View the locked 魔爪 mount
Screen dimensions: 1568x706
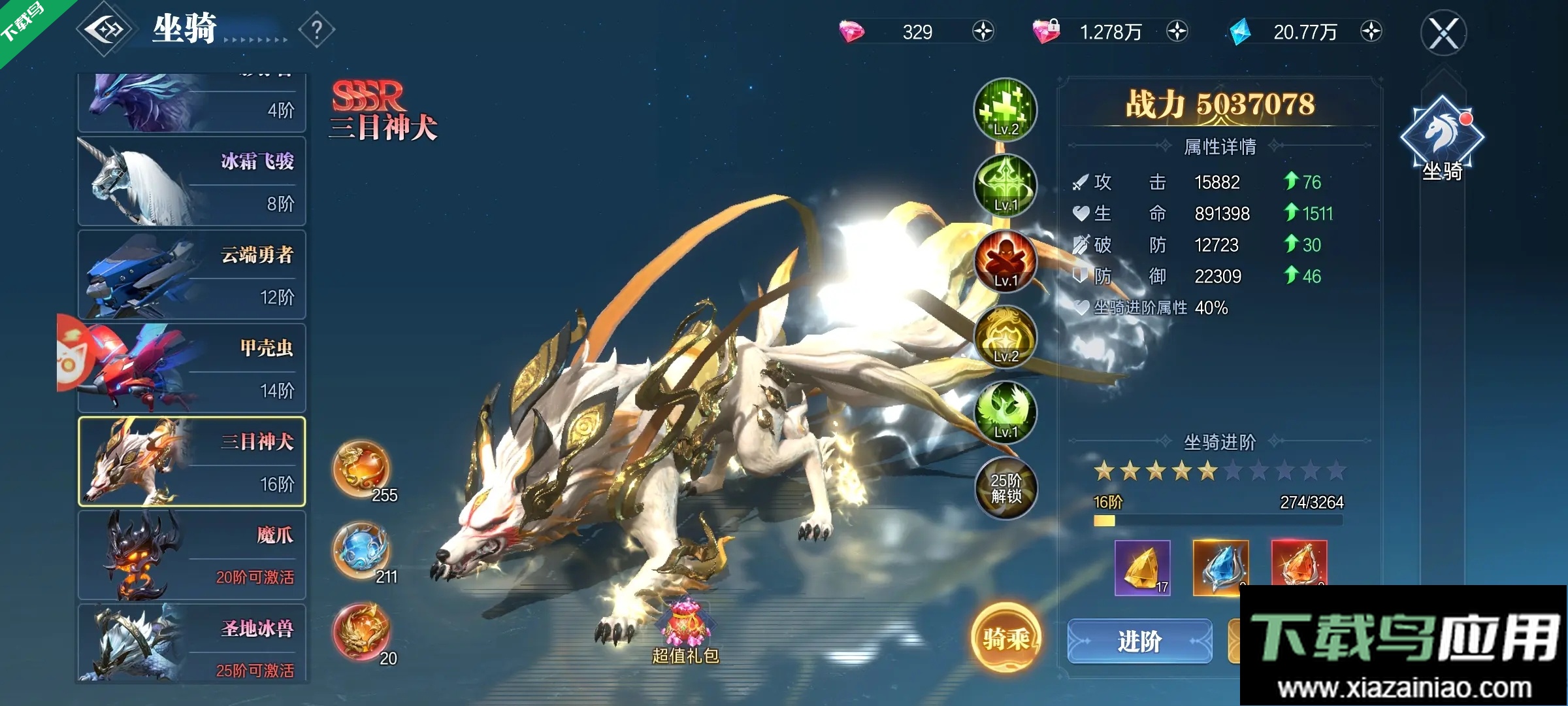192,555
